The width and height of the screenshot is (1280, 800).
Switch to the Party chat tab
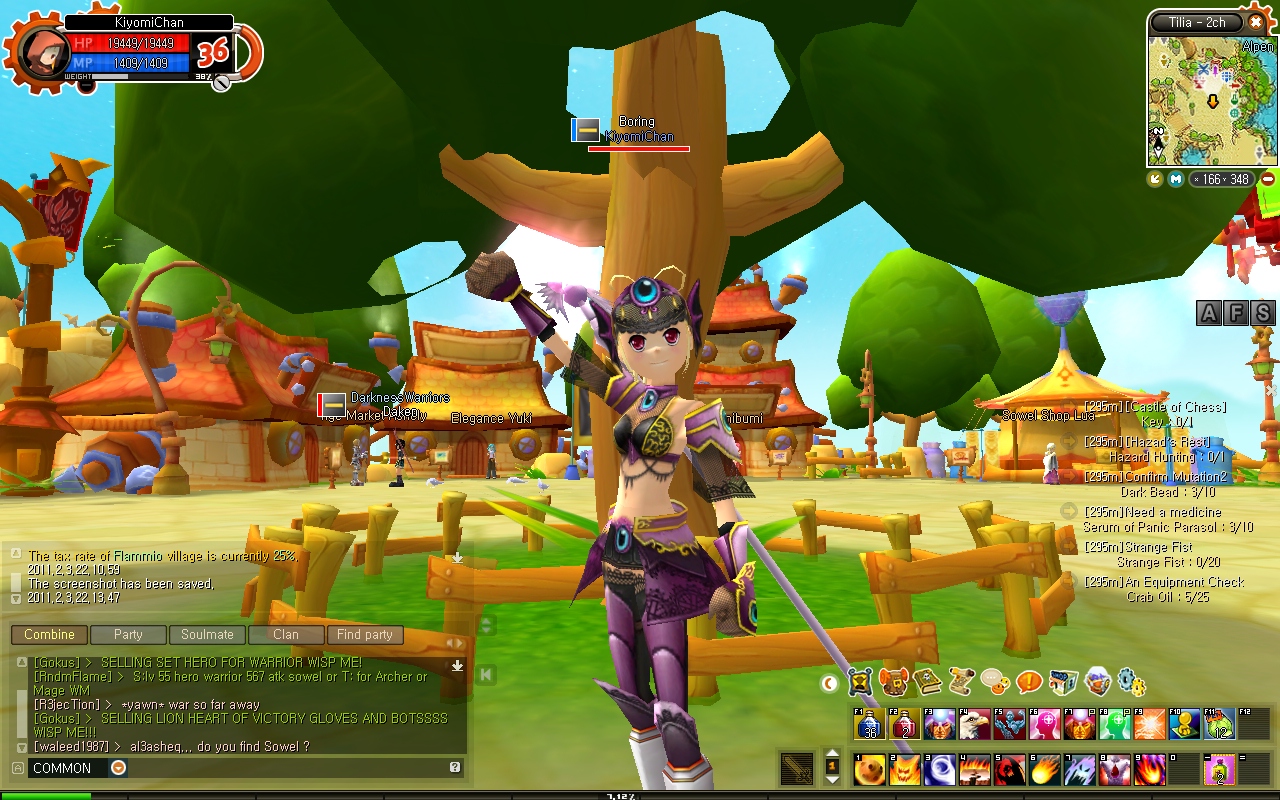coord(128,635)
